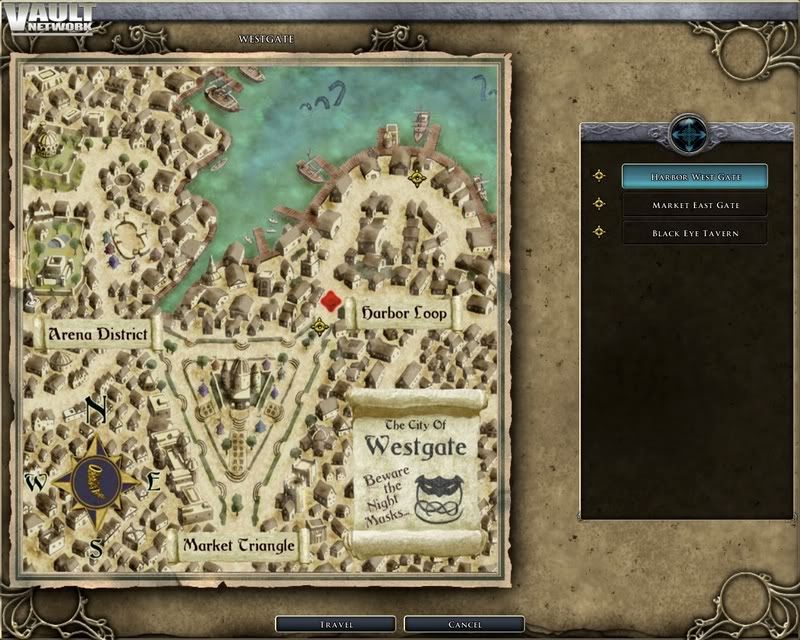Choose the Market Triangle map label

point(237,546)
